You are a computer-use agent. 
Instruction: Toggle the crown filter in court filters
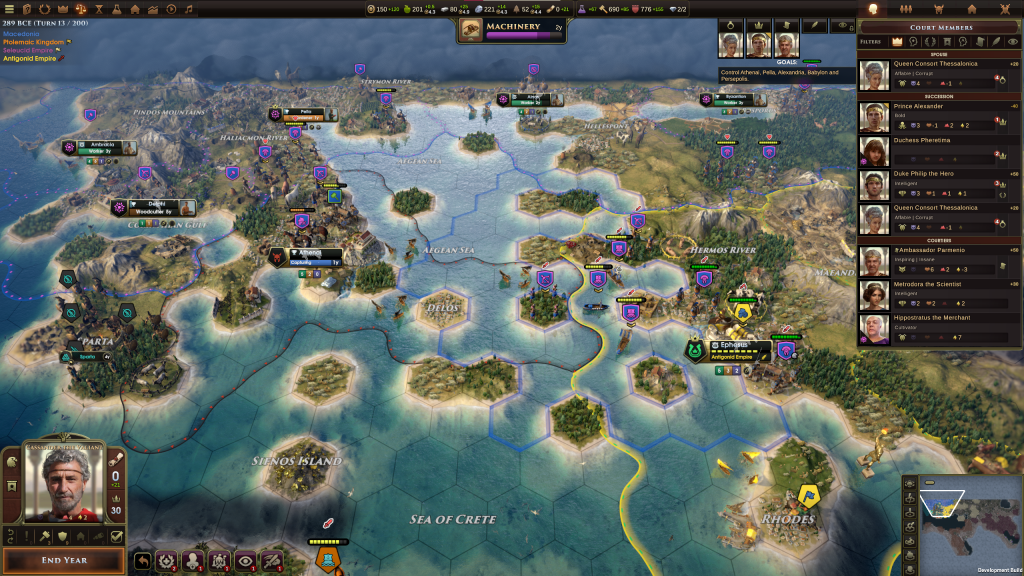[897, 42]
